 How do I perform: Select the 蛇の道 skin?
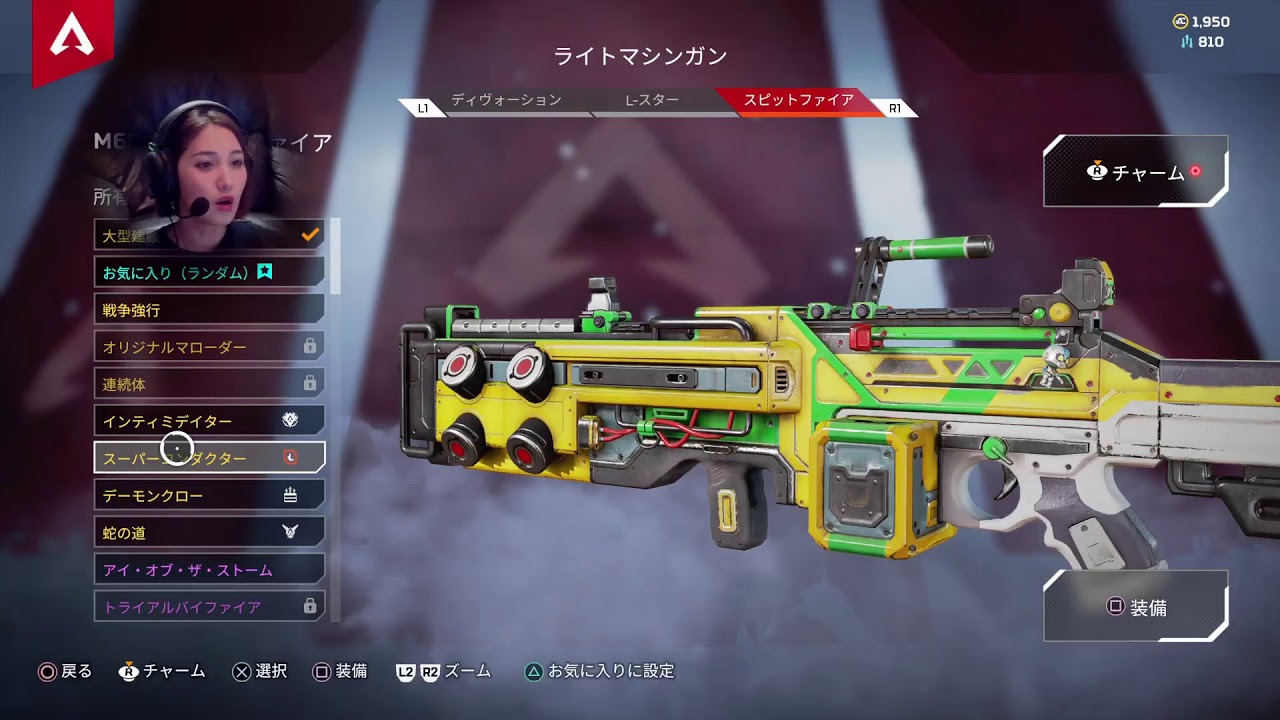coord(209,532)
